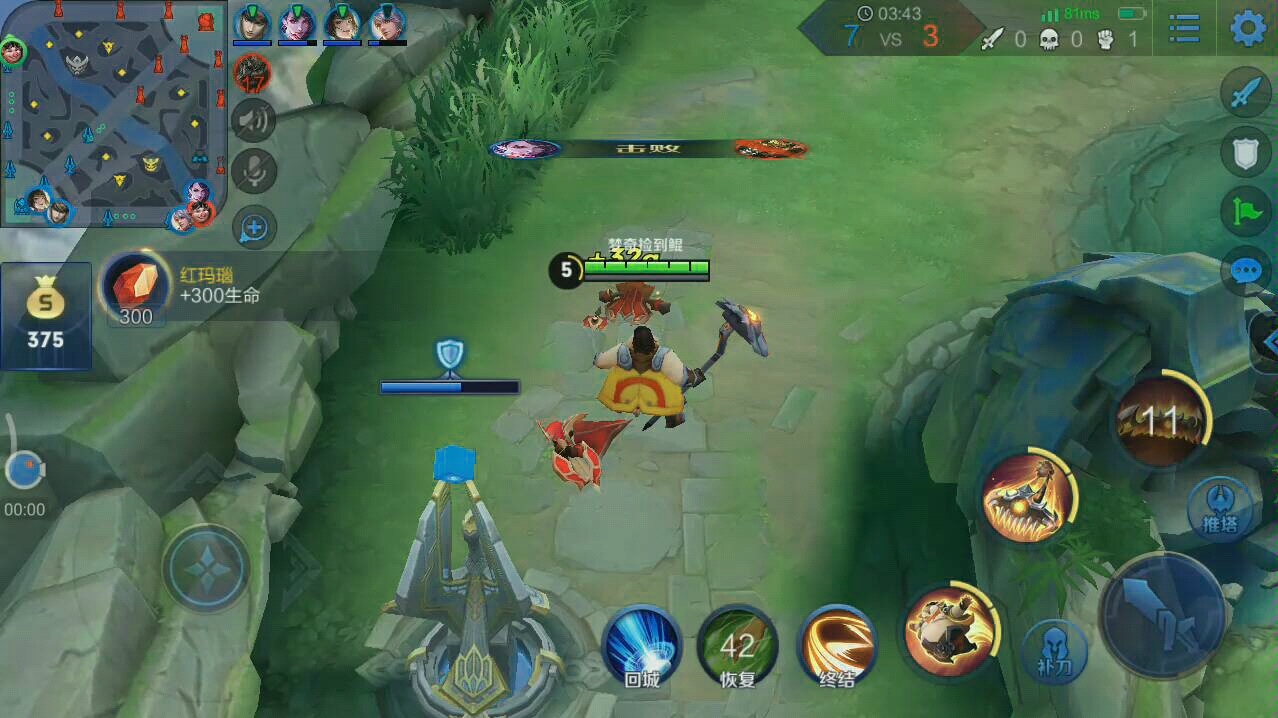Open the scoreboard list panel
The image size is (1278, 718).
(x=1184, y=29)
